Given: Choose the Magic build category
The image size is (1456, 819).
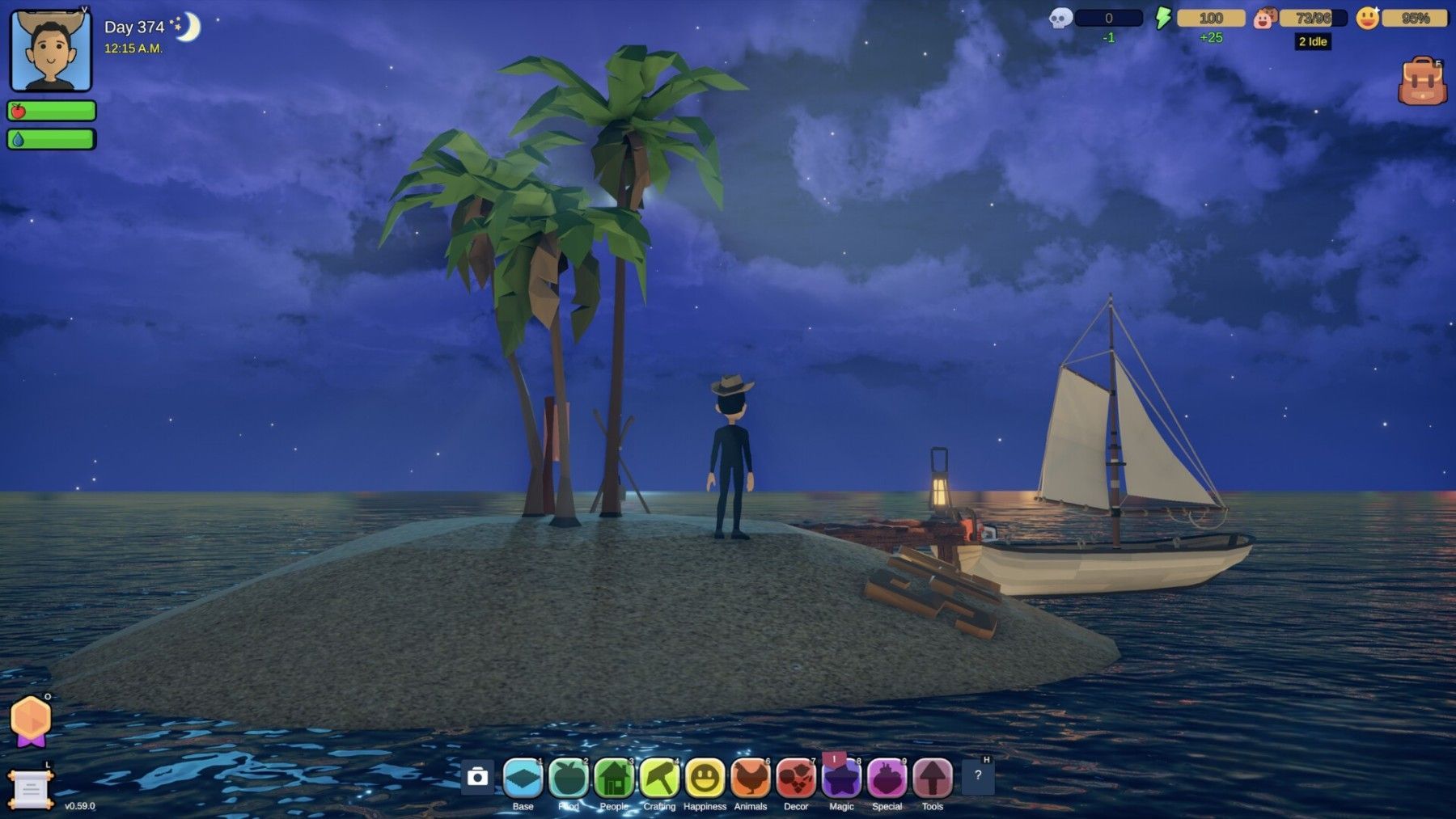Looking at the screenshot, I should (841, 778).
